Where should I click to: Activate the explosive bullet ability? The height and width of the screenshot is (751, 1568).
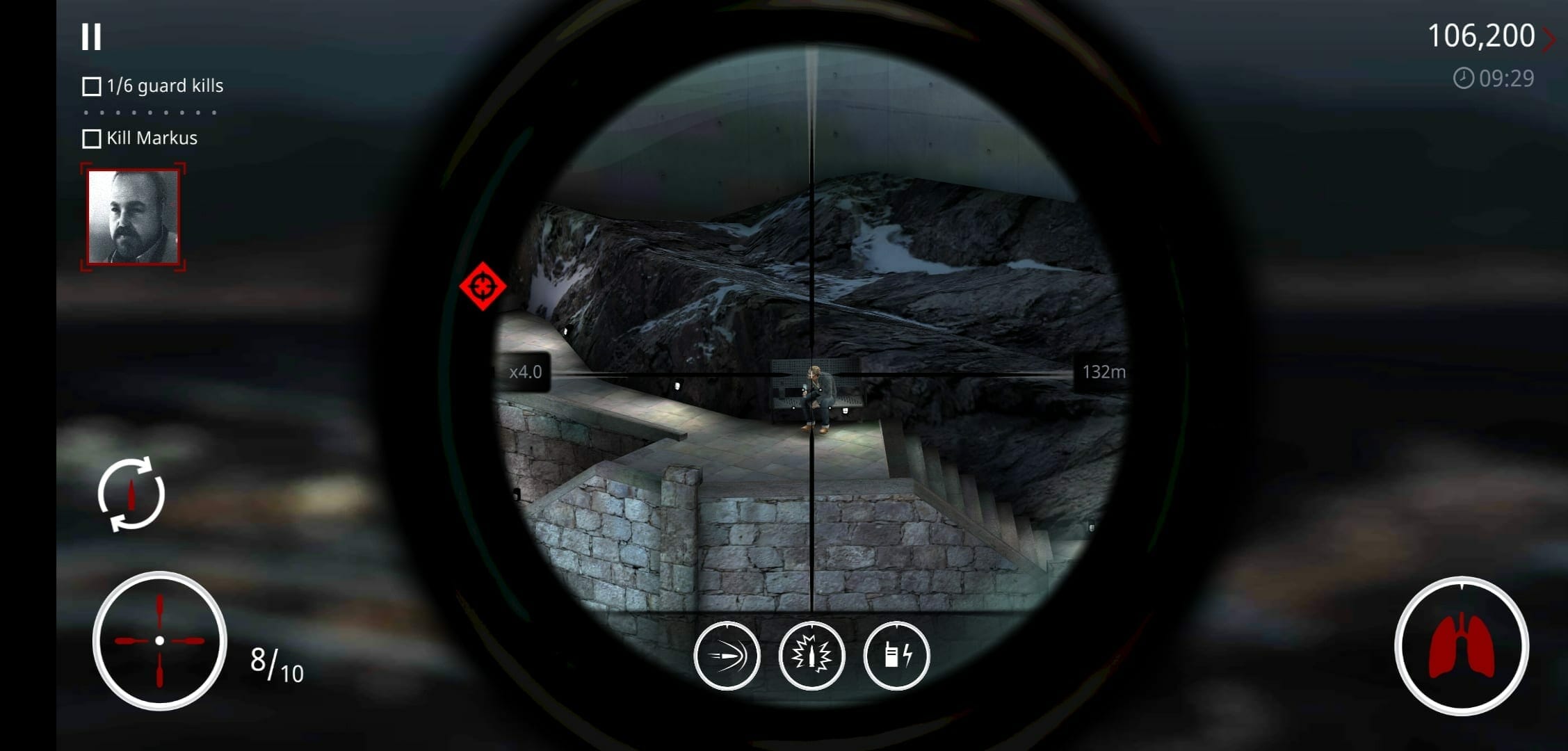(x=811, y=656)
